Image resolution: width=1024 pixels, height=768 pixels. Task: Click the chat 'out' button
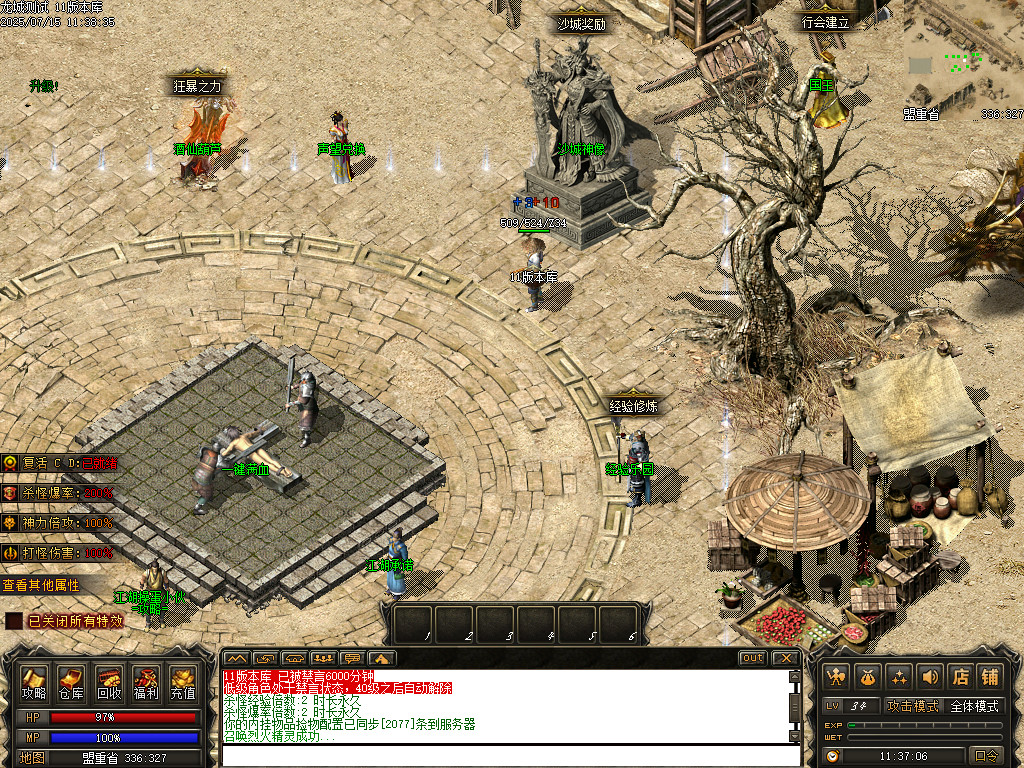[753, 658]
